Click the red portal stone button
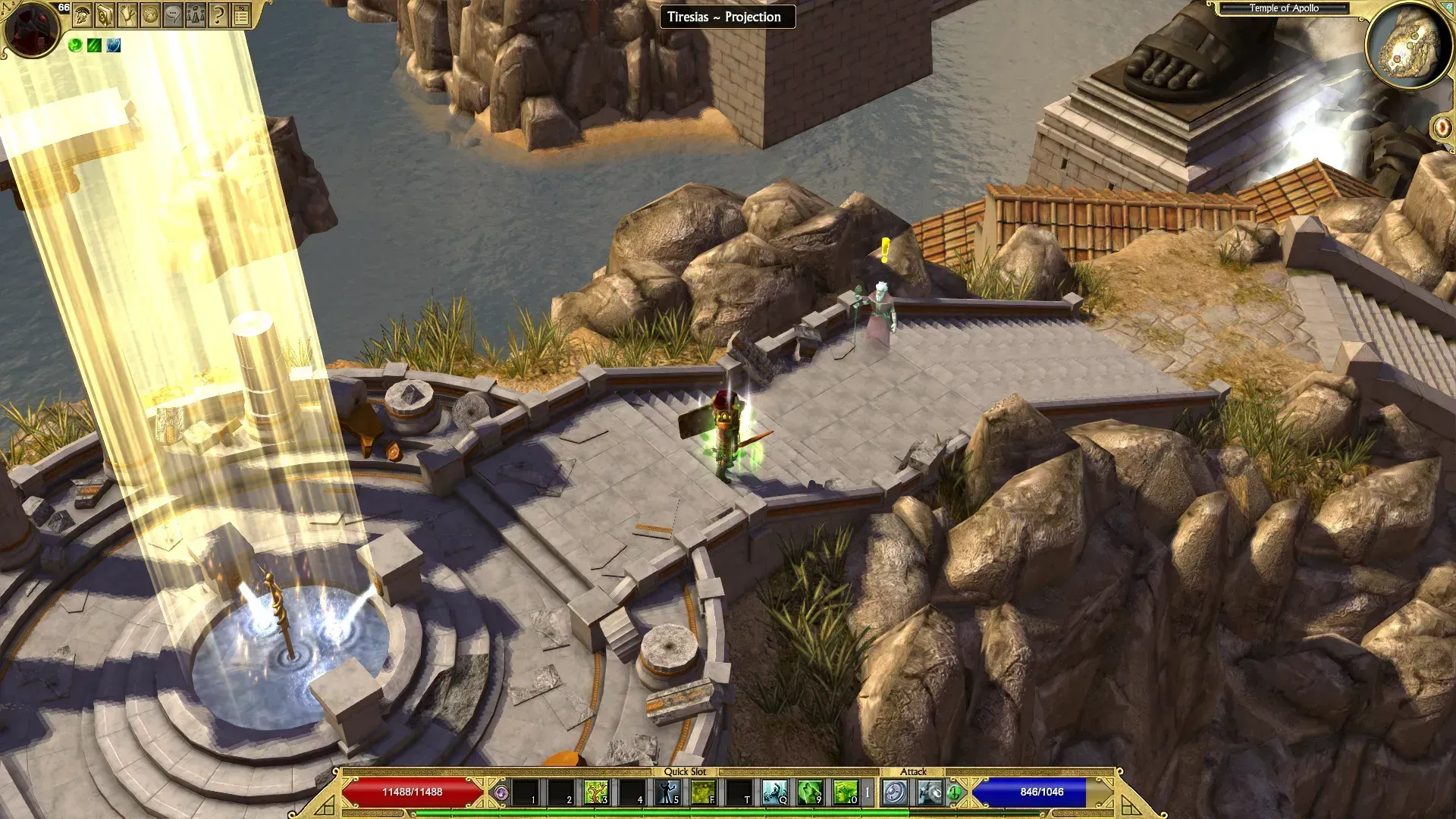 (x=1442, y=127)
